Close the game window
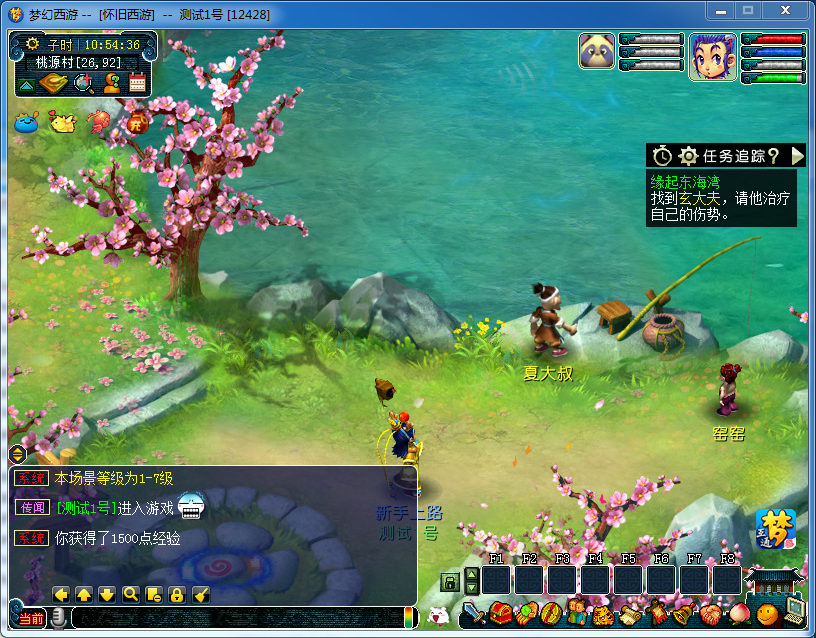 pos(788,10)
